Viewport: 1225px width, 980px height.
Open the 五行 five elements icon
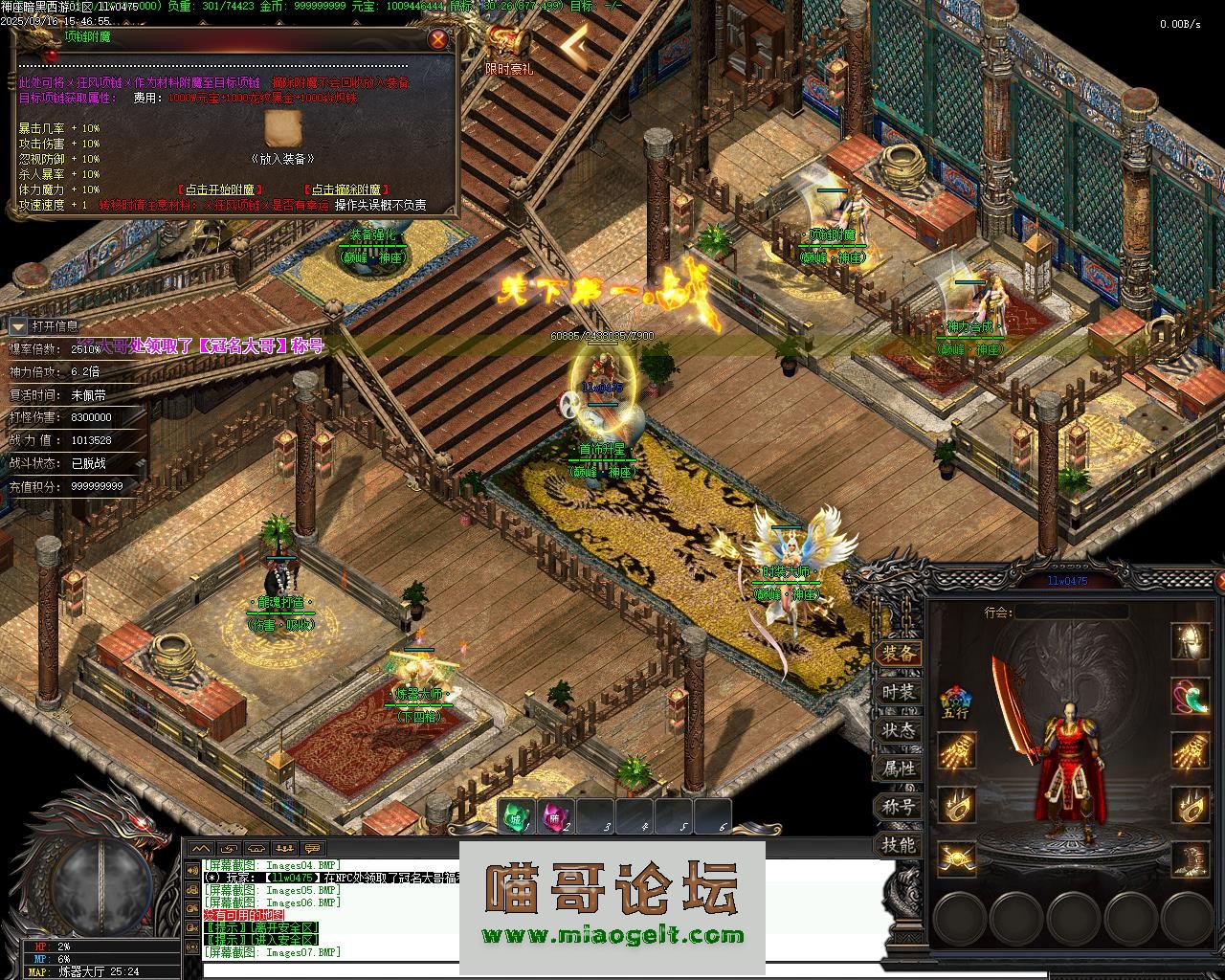(955, 702)
